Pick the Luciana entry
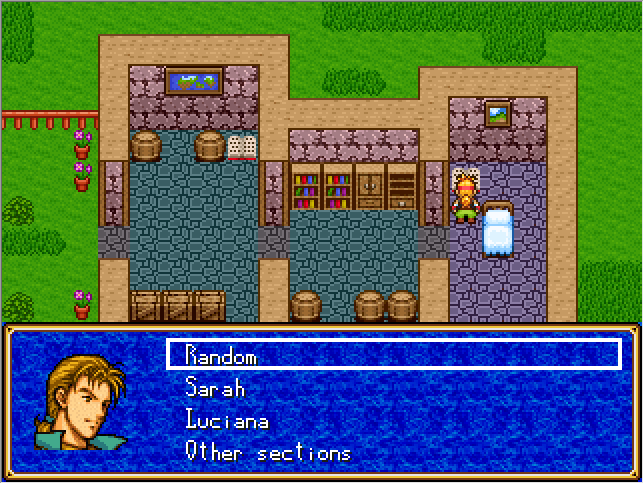This screenshot has width=644, height=484. tap(227, 420)
